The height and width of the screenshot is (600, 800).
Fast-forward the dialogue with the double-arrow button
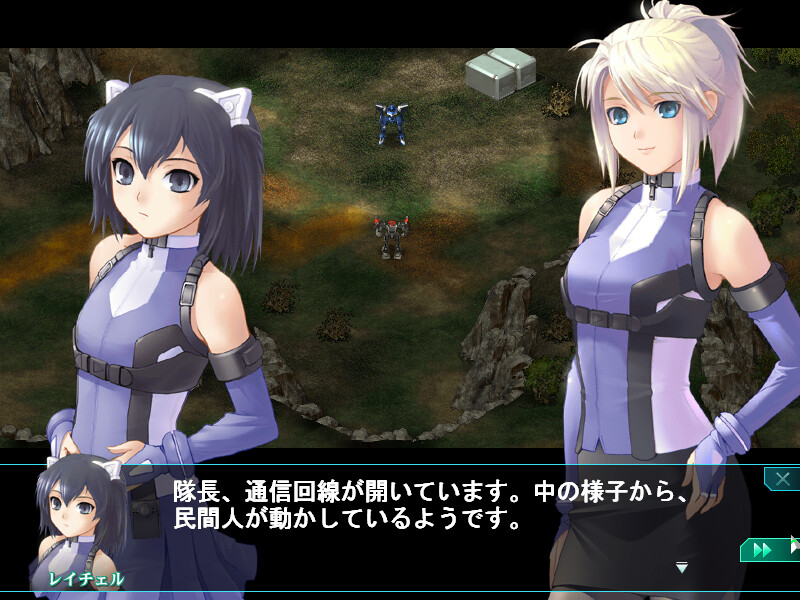(x=762, y=550)
